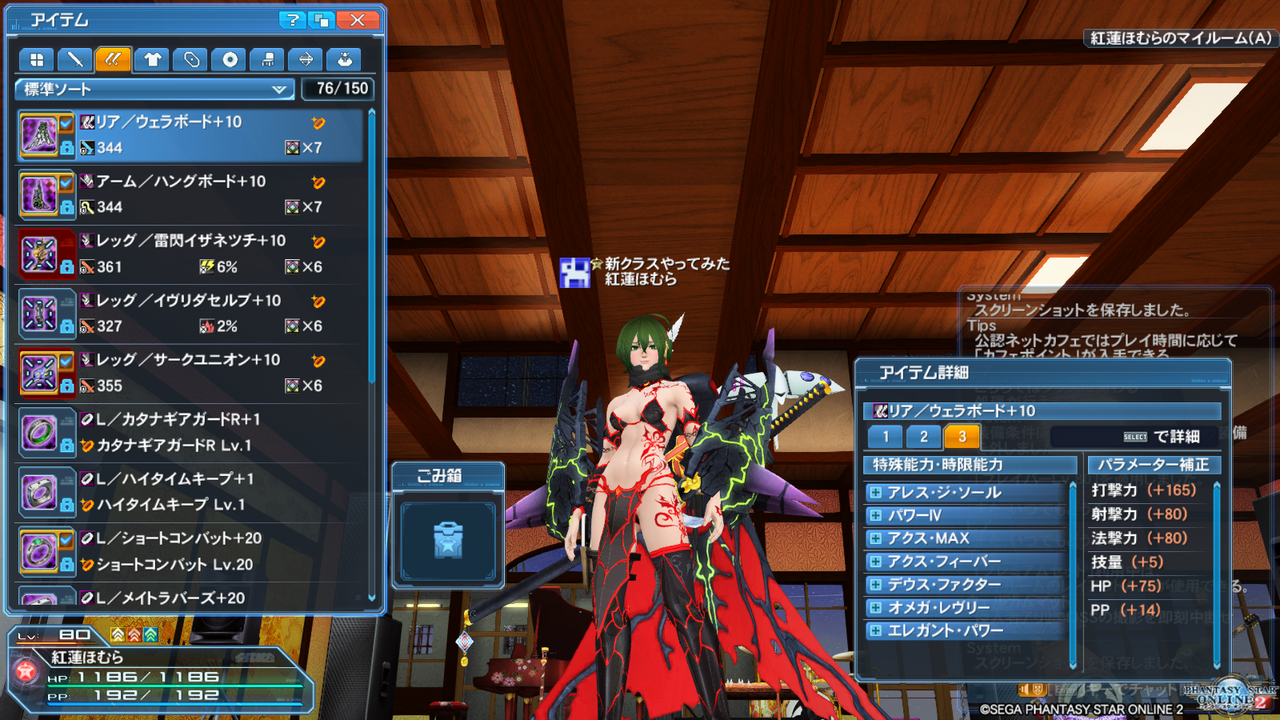Image resolution: width=1280 pixels, height=720 pixels.
Task: Open the 標準ソート sort dropdown
Action: point(153,89)
